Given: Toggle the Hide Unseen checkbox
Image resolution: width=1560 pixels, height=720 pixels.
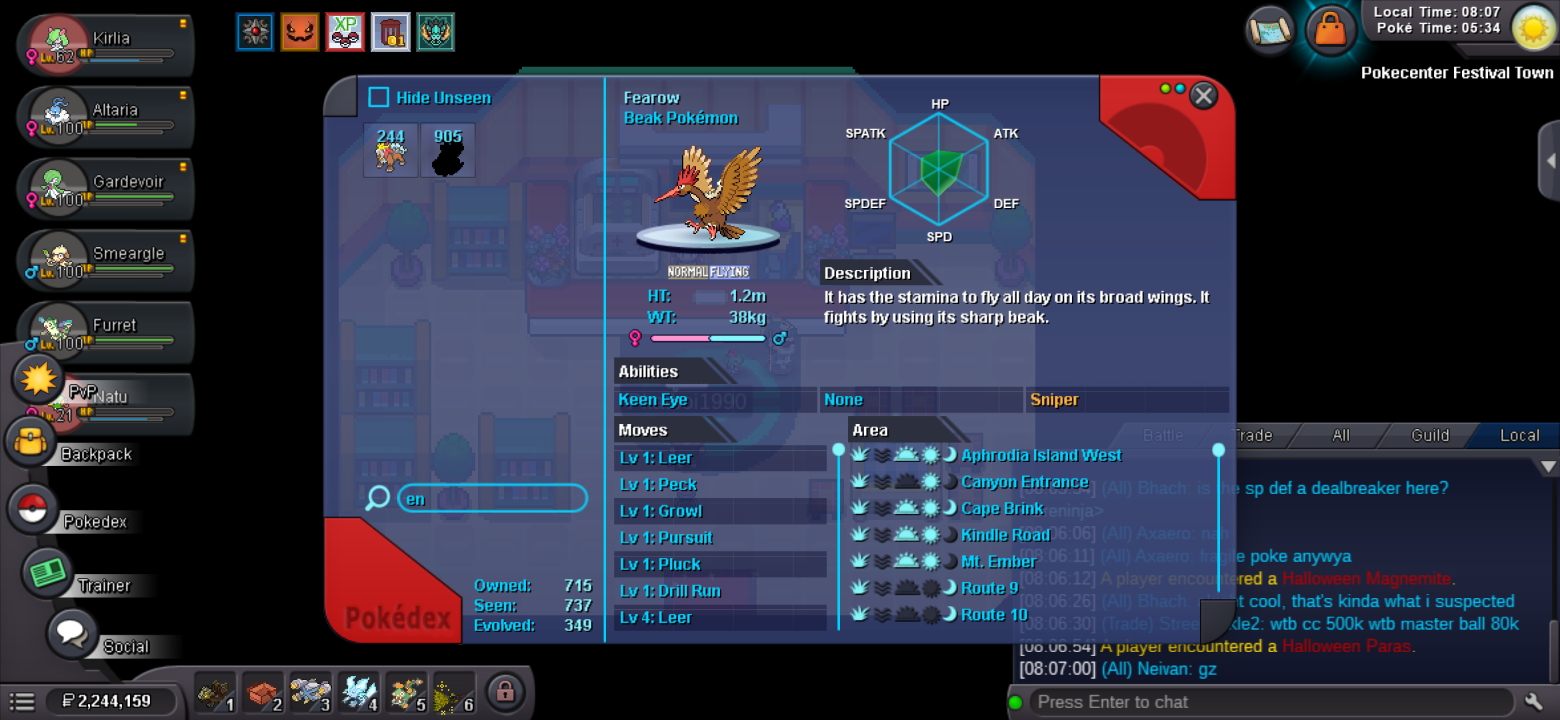Looking at the screenshot, I should click(379, 97).
